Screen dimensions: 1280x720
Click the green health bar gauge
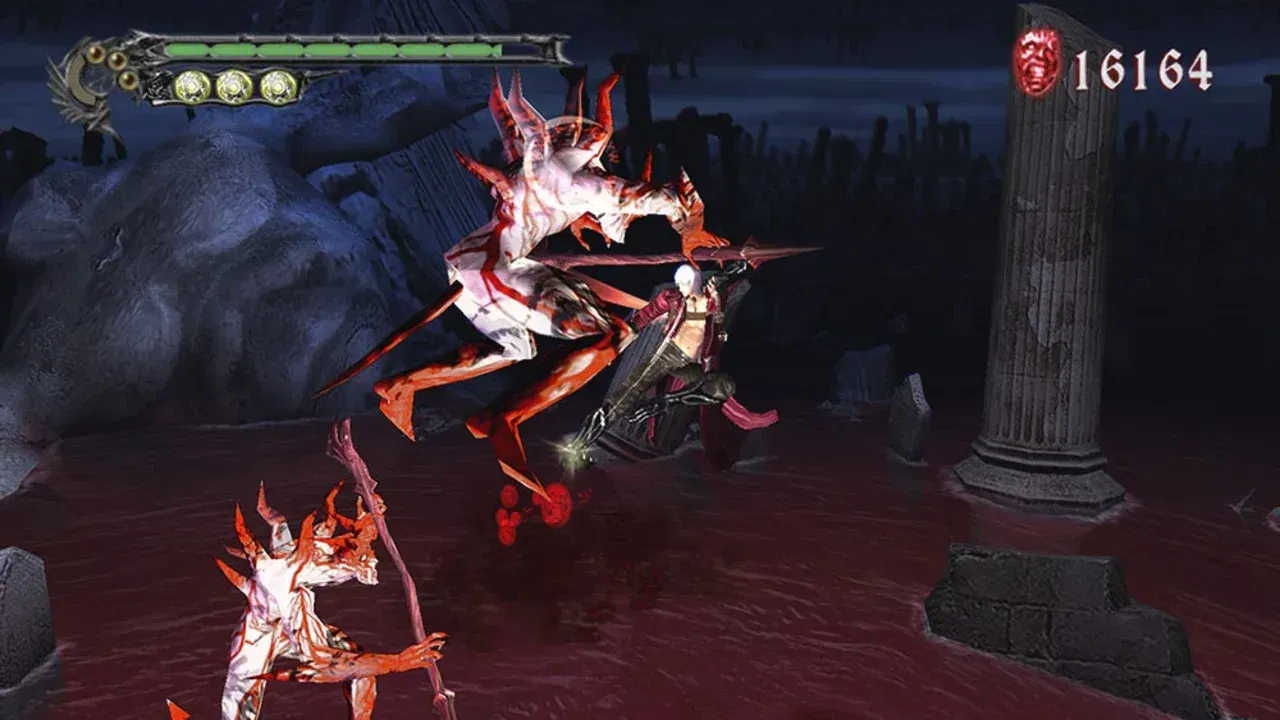(x=330, y=47)
